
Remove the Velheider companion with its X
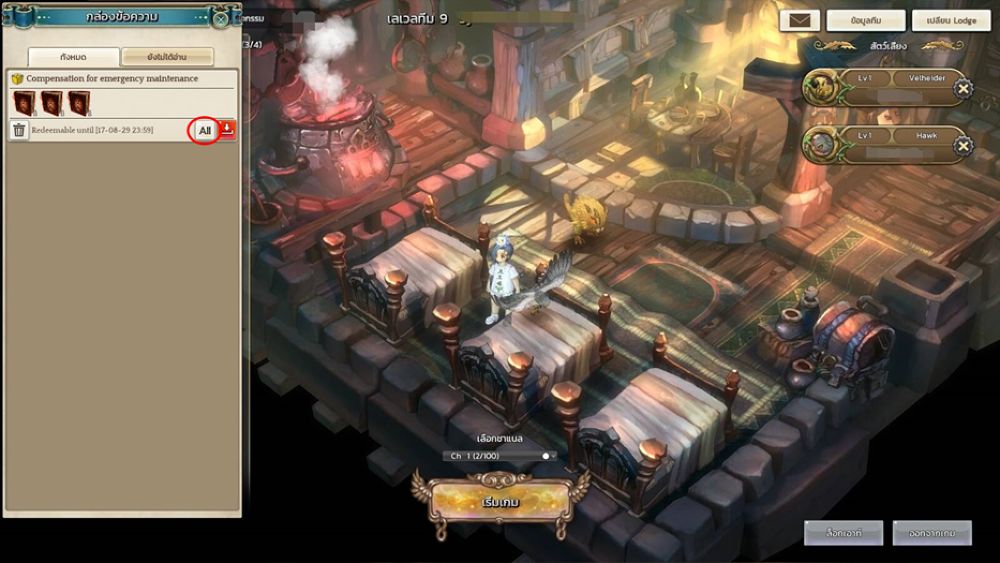coord(962,89)
